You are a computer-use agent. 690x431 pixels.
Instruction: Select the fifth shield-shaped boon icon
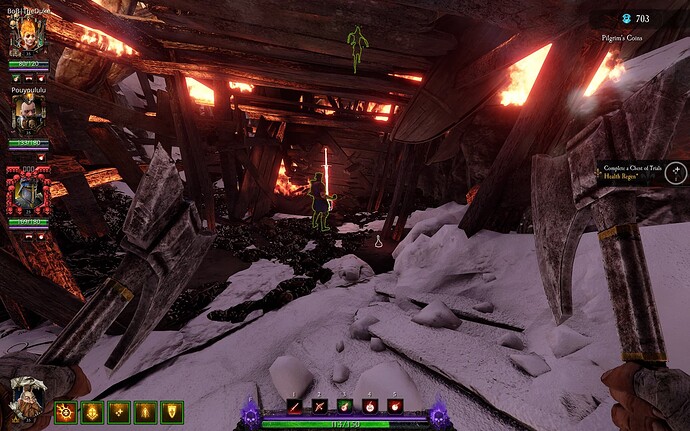(172, 410)
